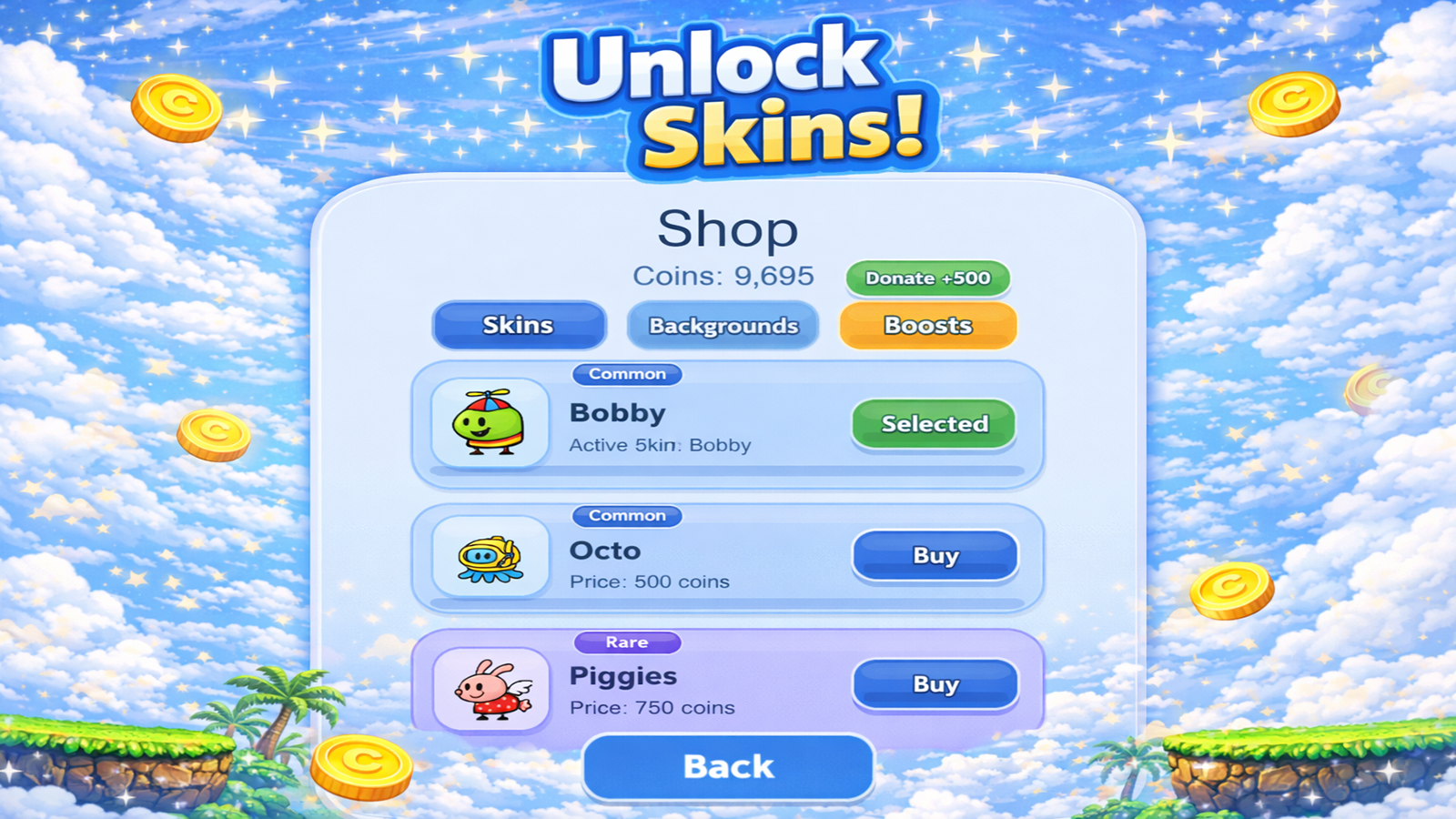The height and width of the screenshot is (819, 1456).
Task: Click the Selected button on Bobby
Action: pos(934,424)
